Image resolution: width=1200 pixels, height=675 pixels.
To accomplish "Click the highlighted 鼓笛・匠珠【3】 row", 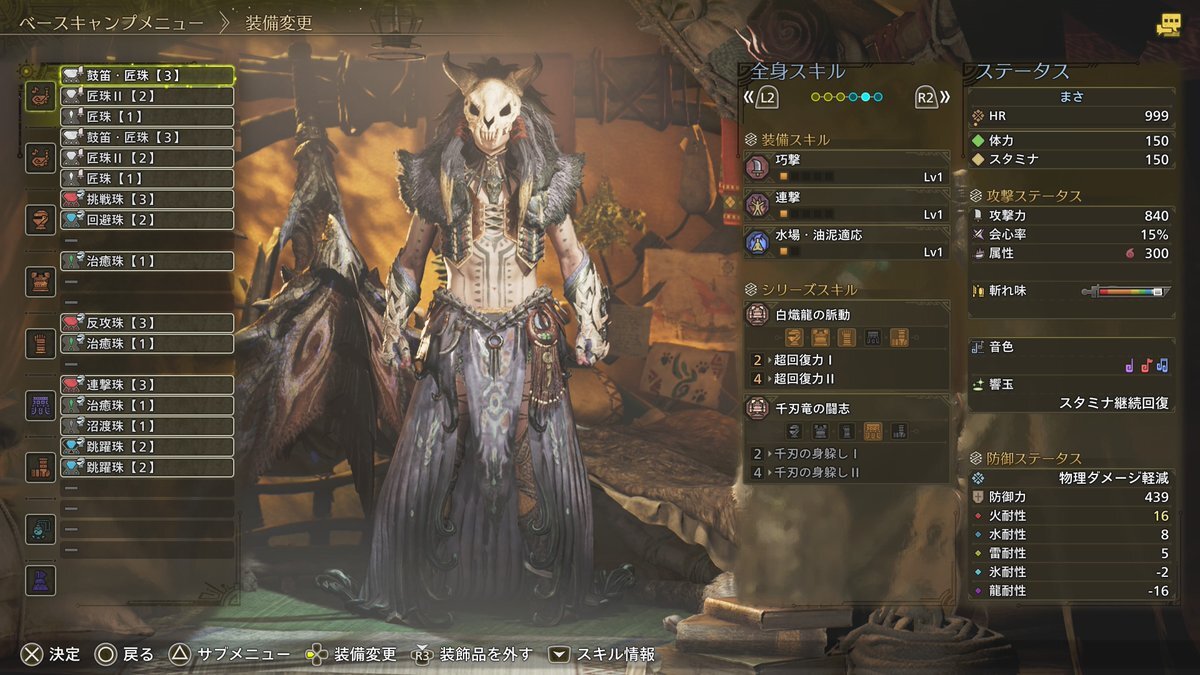I will (147, 75).
